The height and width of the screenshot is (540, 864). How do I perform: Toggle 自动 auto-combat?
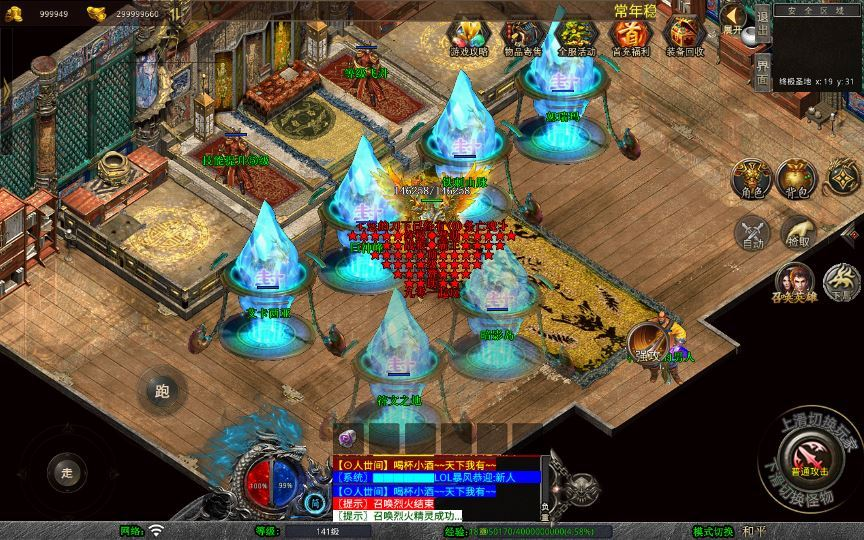pyautogui.click(x=751, y=233)
